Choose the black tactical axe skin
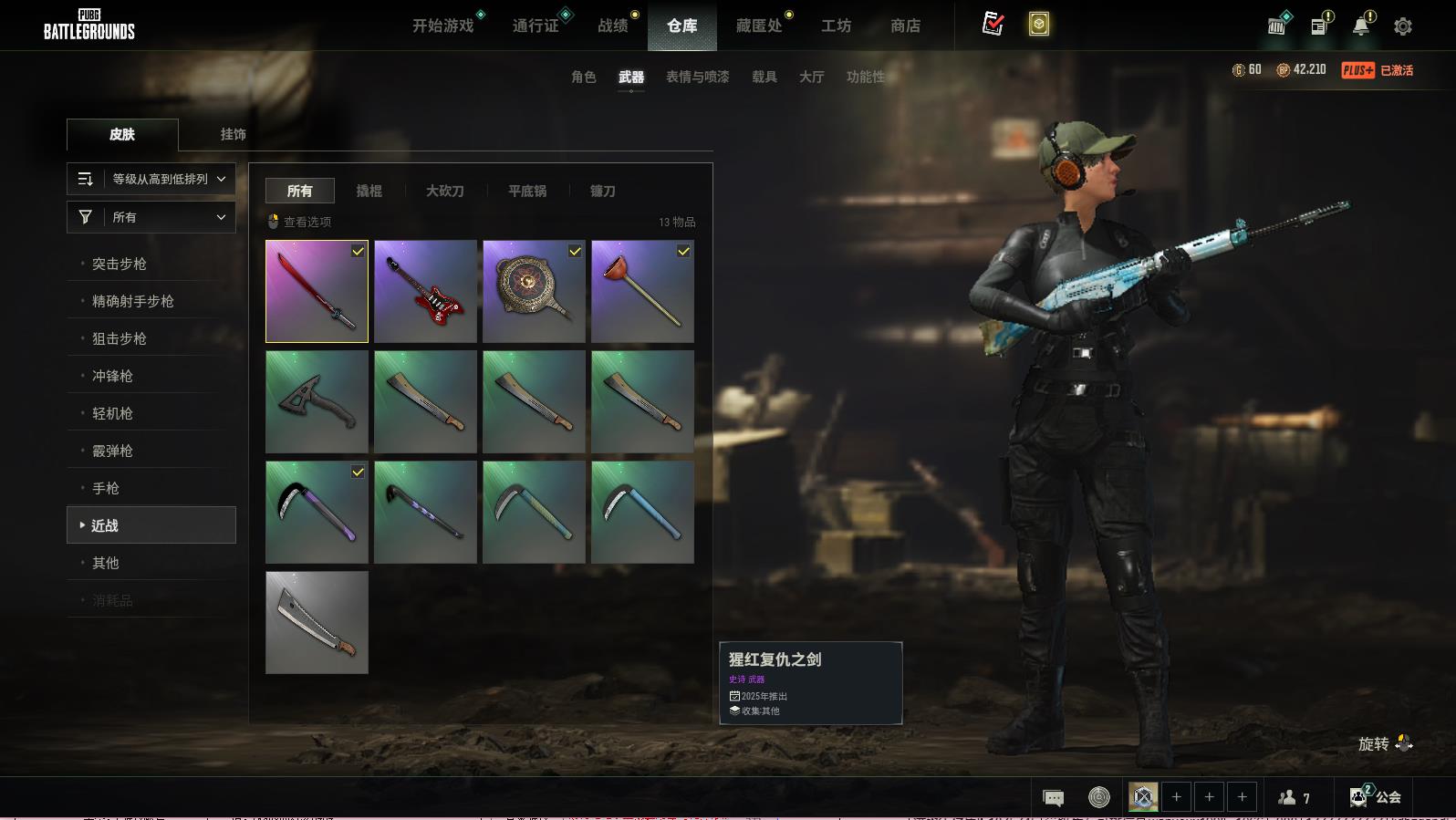Viewport: 1456px width, 820px height. coord(317,402)
